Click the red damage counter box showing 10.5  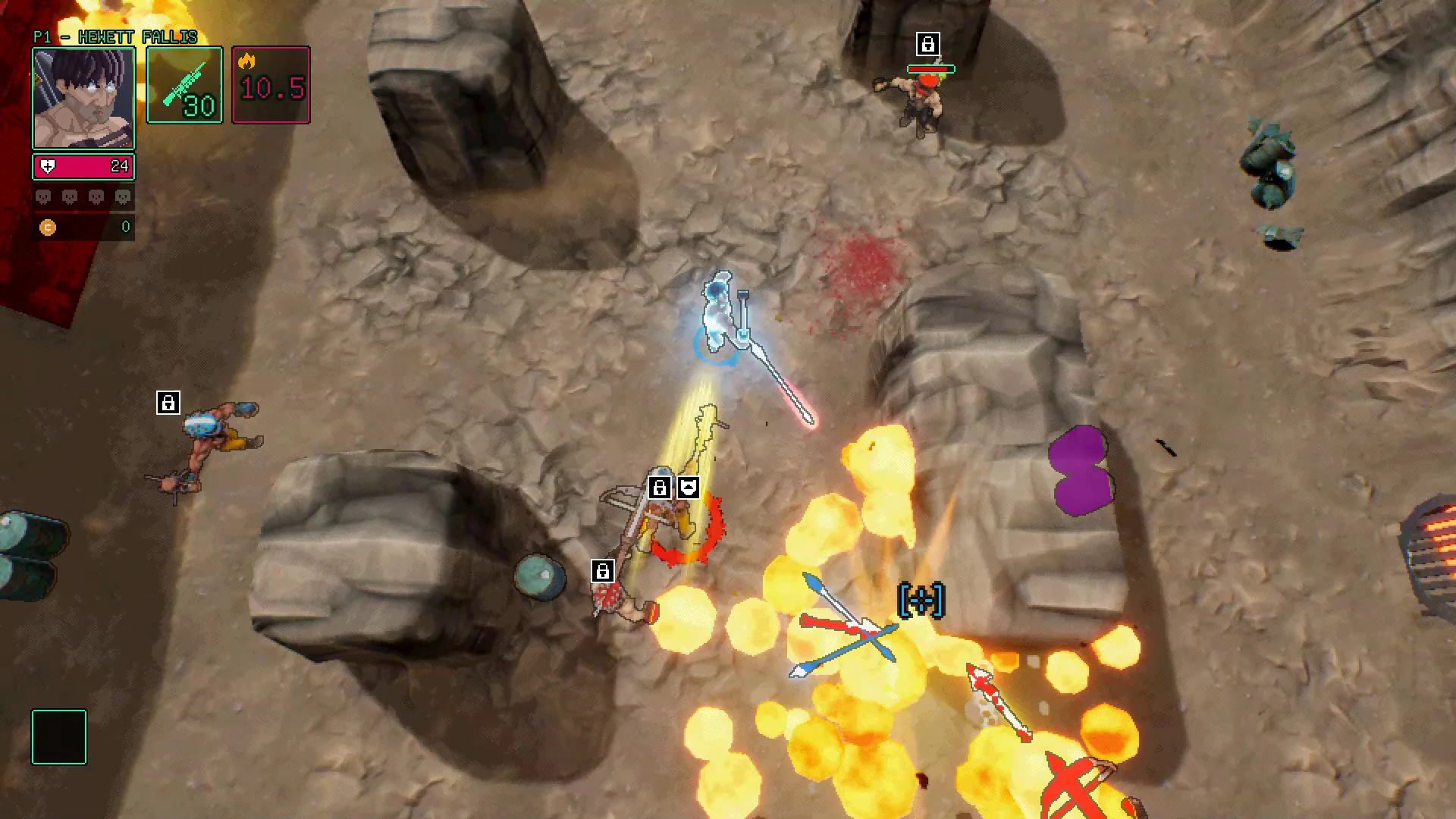(x=270, y=85)
